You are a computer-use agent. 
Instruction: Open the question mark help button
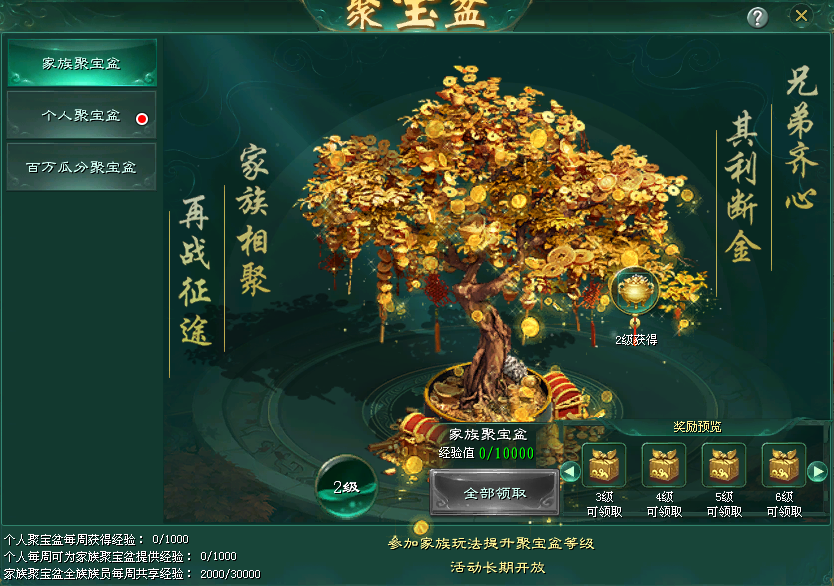click(x=758, y=17)
